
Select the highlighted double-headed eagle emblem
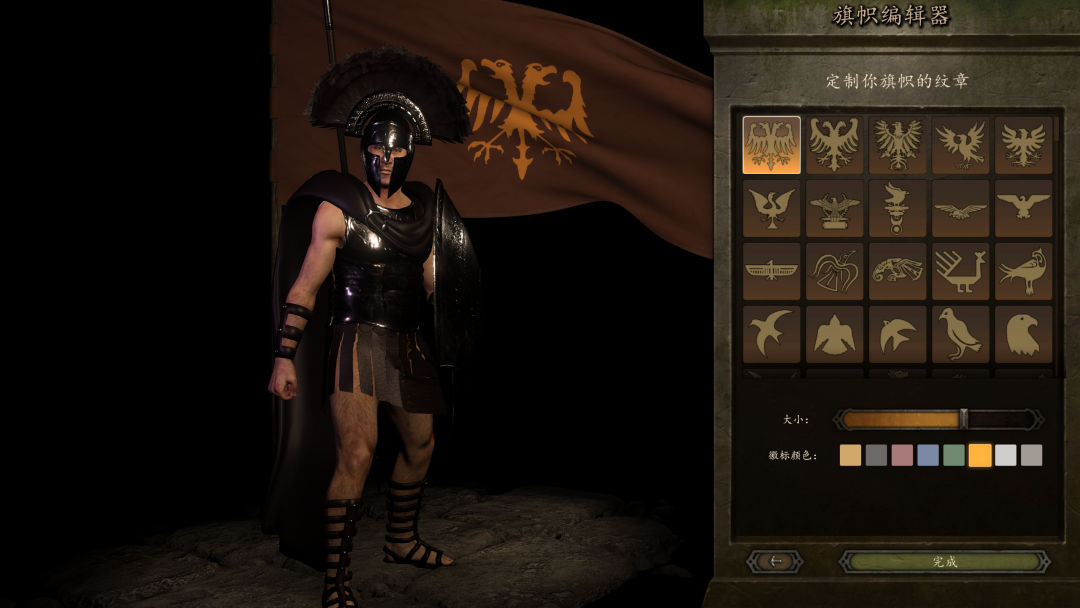click(772, 145)
